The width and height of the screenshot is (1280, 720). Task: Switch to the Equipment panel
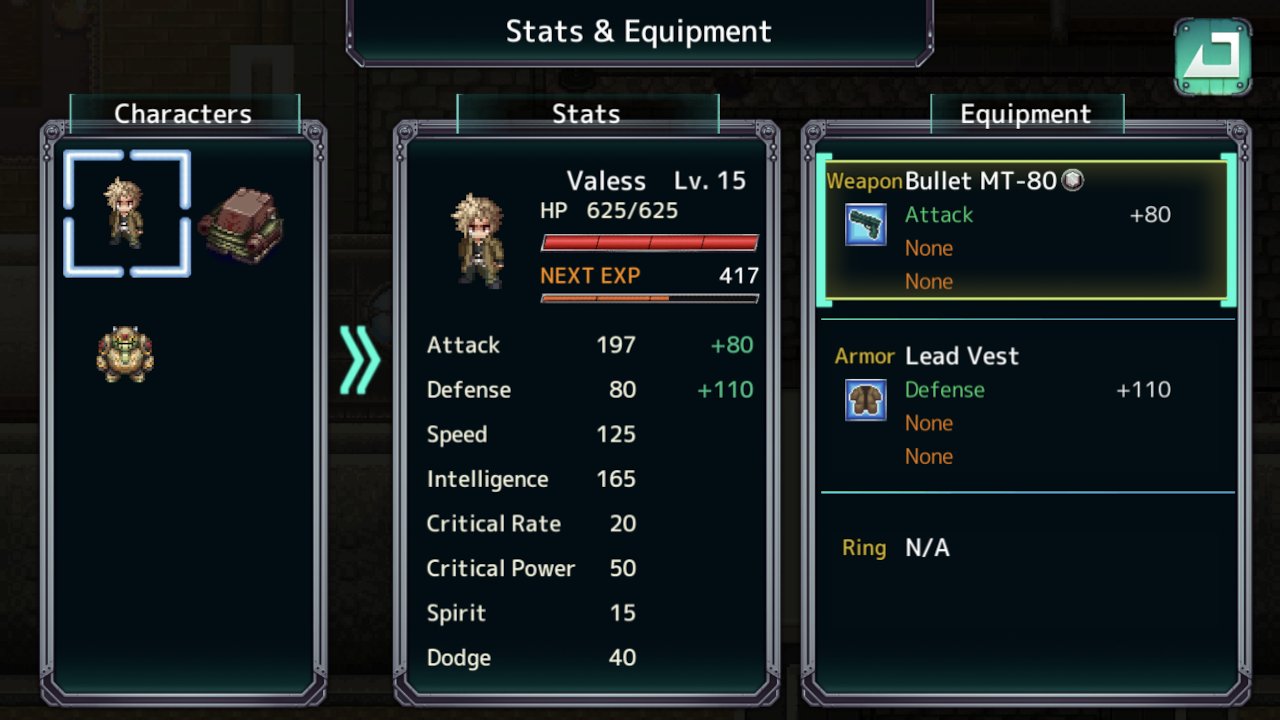(x=1026, y=113)
